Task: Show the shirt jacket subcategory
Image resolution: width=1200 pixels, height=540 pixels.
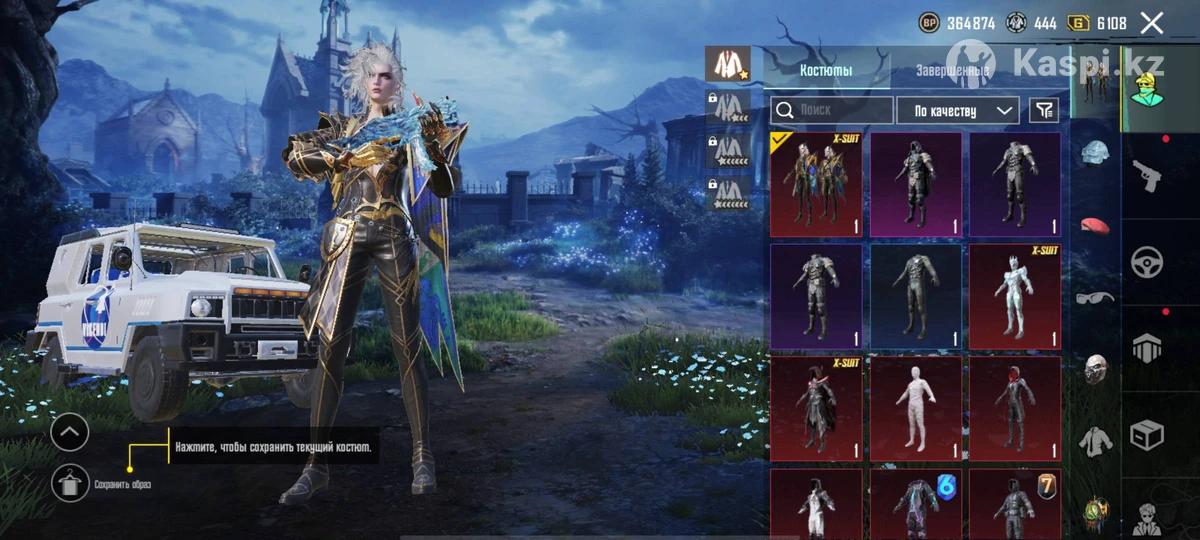Action: click(x=1097, y=439)
